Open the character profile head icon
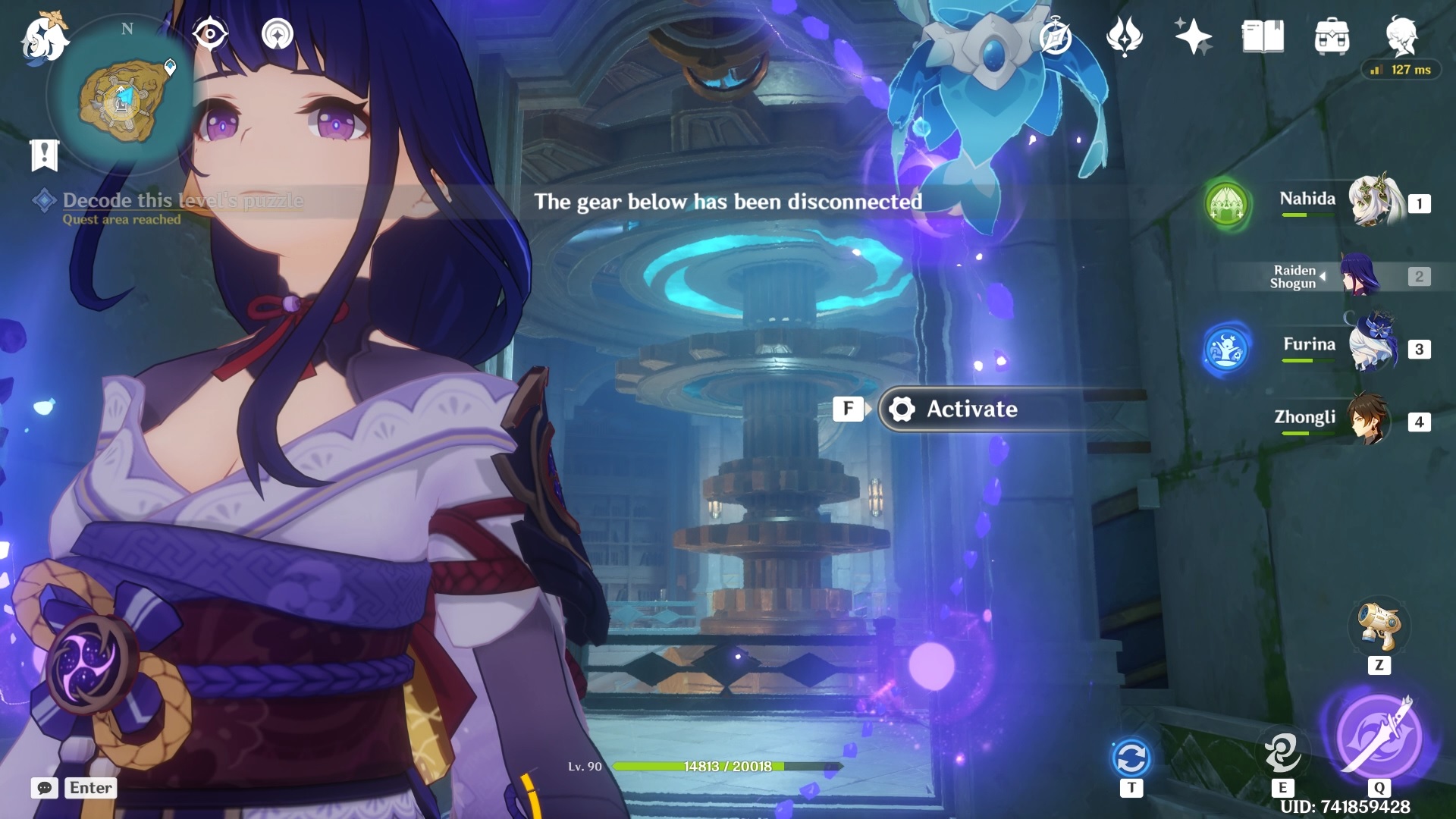The height and width of the screenshot is (819, 1456). 1401,35
